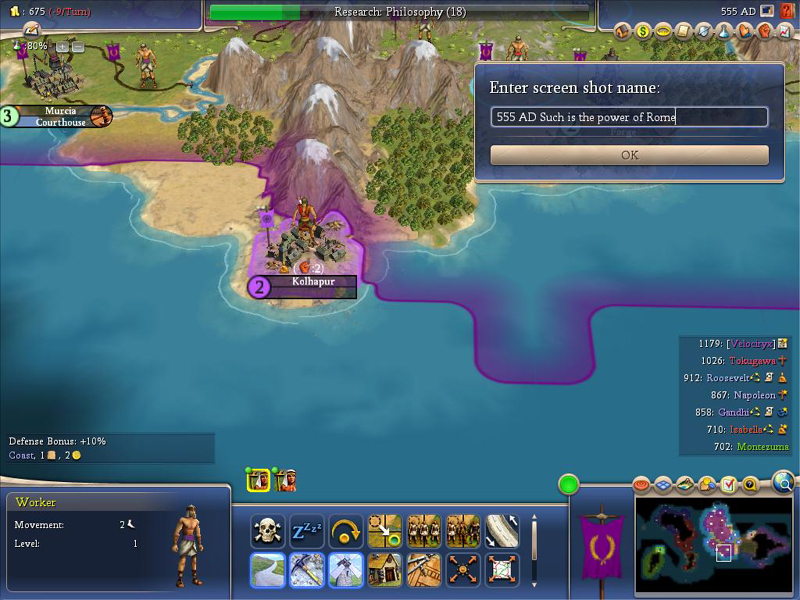Open the Financial Advisor dollar icon
The image size is (800, 600).
point(644,31)
